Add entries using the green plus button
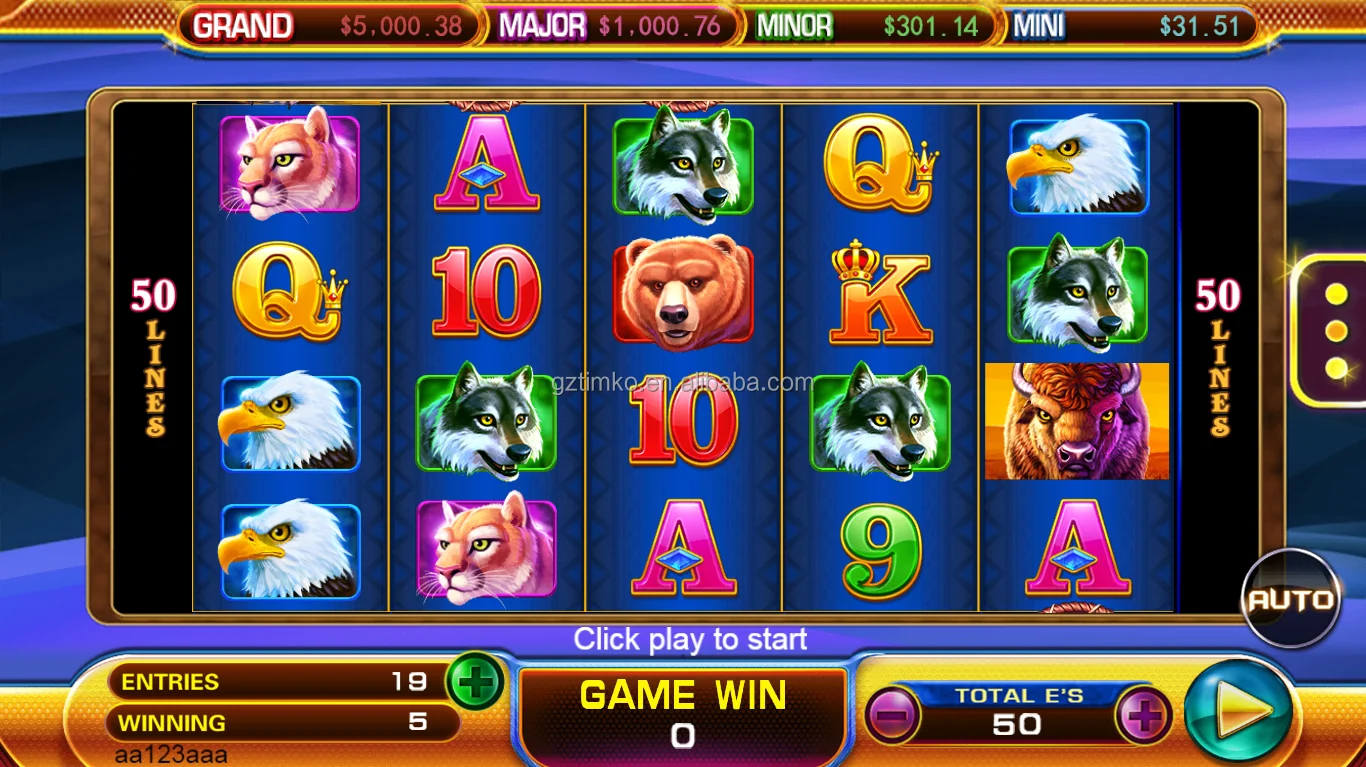The height and width of the screenshot is (767, 1366). pyautogui.click(x=476, y=683)
